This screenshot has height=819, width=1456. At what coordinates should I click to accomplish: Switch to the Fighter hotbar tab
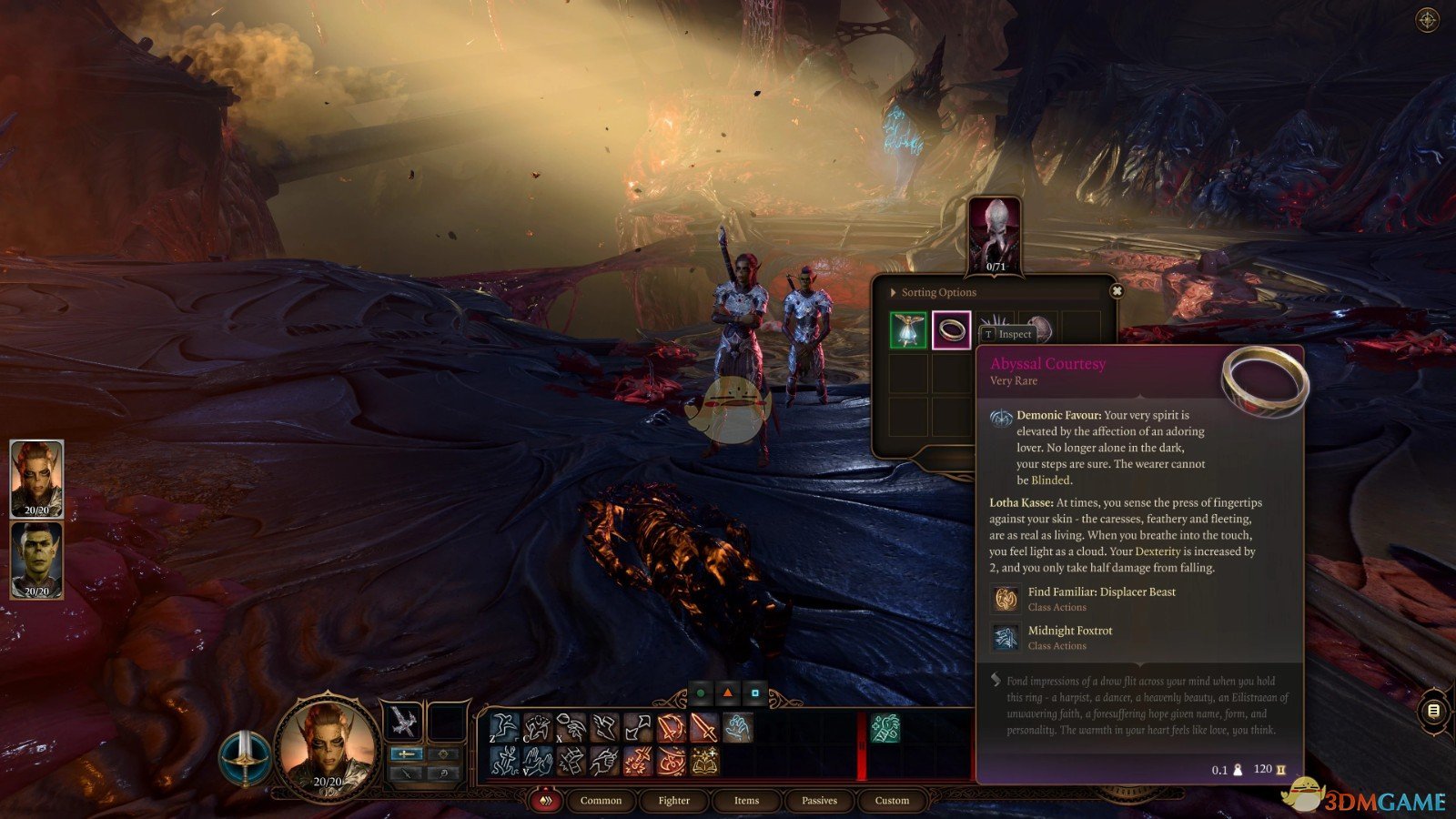point(673,801)
